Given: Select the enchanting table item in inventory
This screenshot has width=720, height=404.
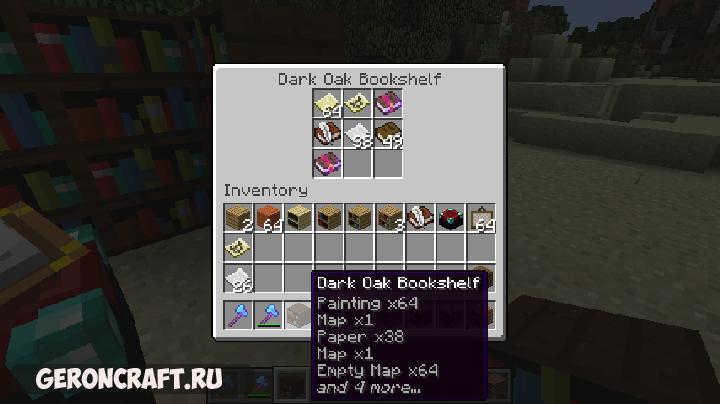Looking at the screenshot, I should [x=449, y=217].
